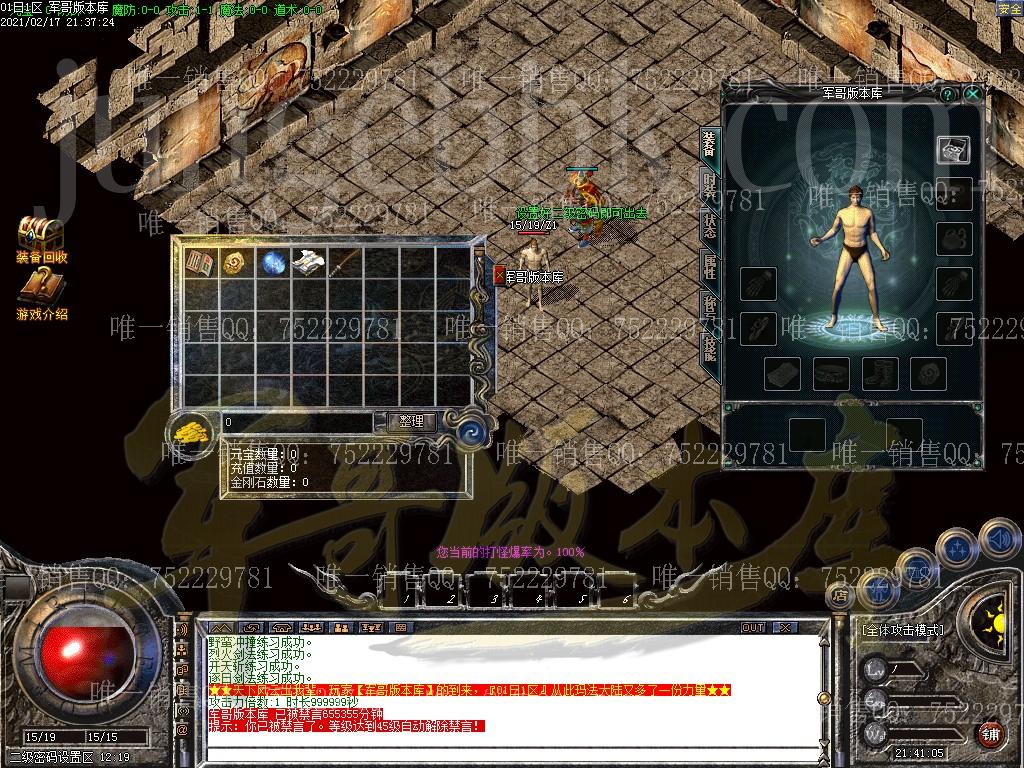Select the blue orb item in bag

click(272, 263)
